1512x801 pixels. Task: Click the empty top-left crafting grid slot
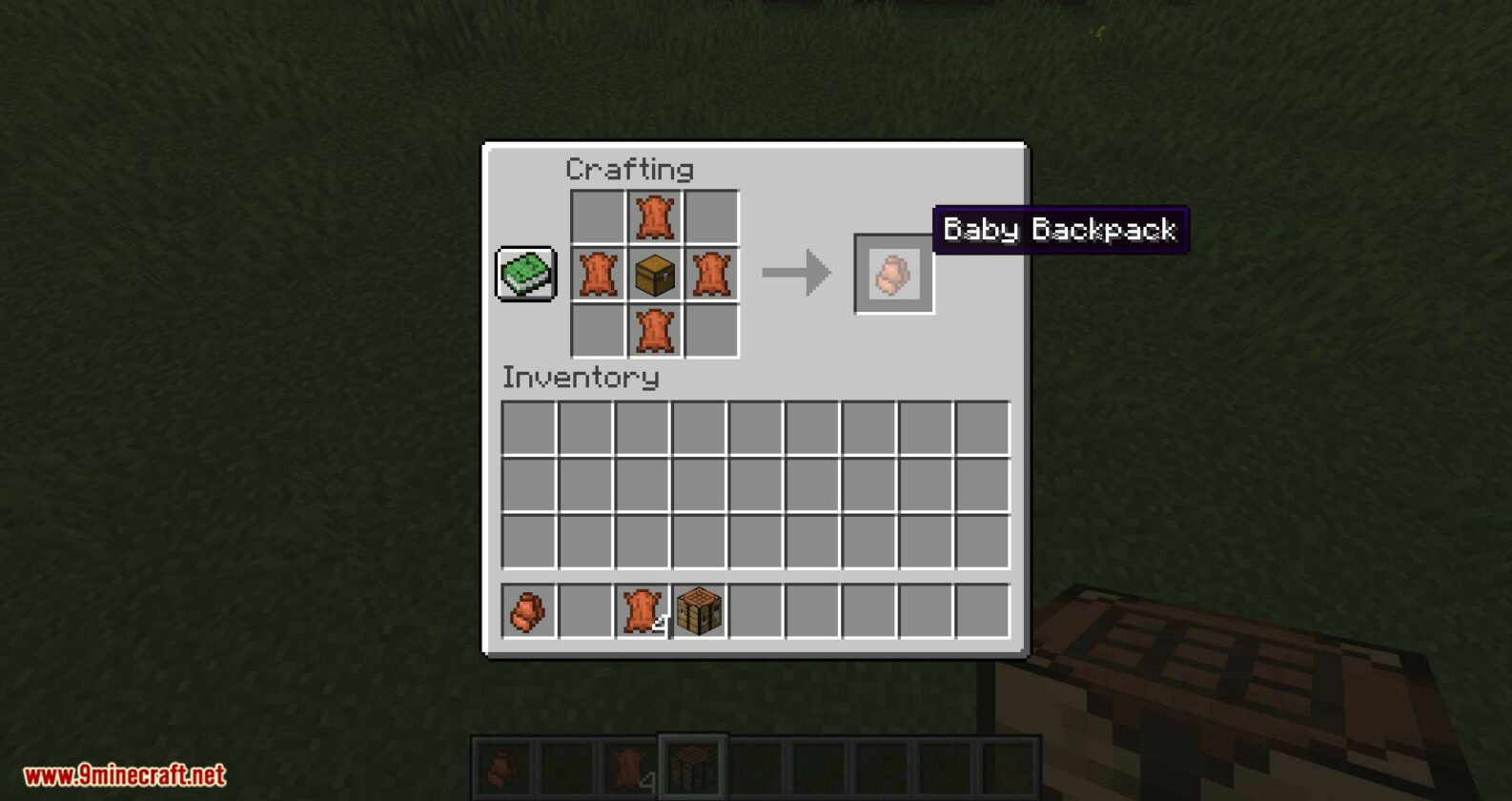pyautogui.click(x=596, y=216)
